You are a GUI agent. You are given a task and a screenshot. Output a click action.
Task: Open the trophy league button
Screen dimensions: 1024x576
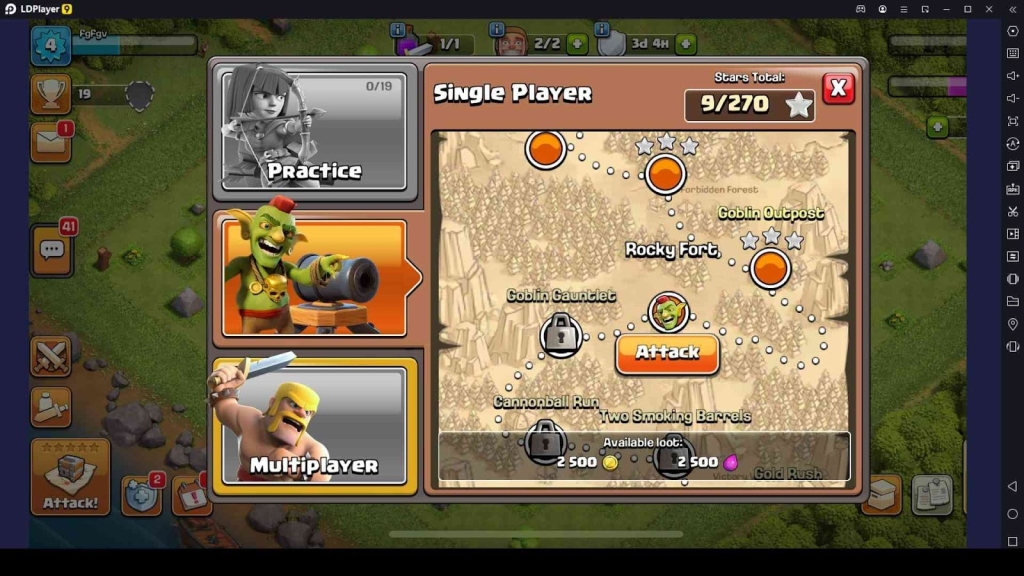[51, 93]
